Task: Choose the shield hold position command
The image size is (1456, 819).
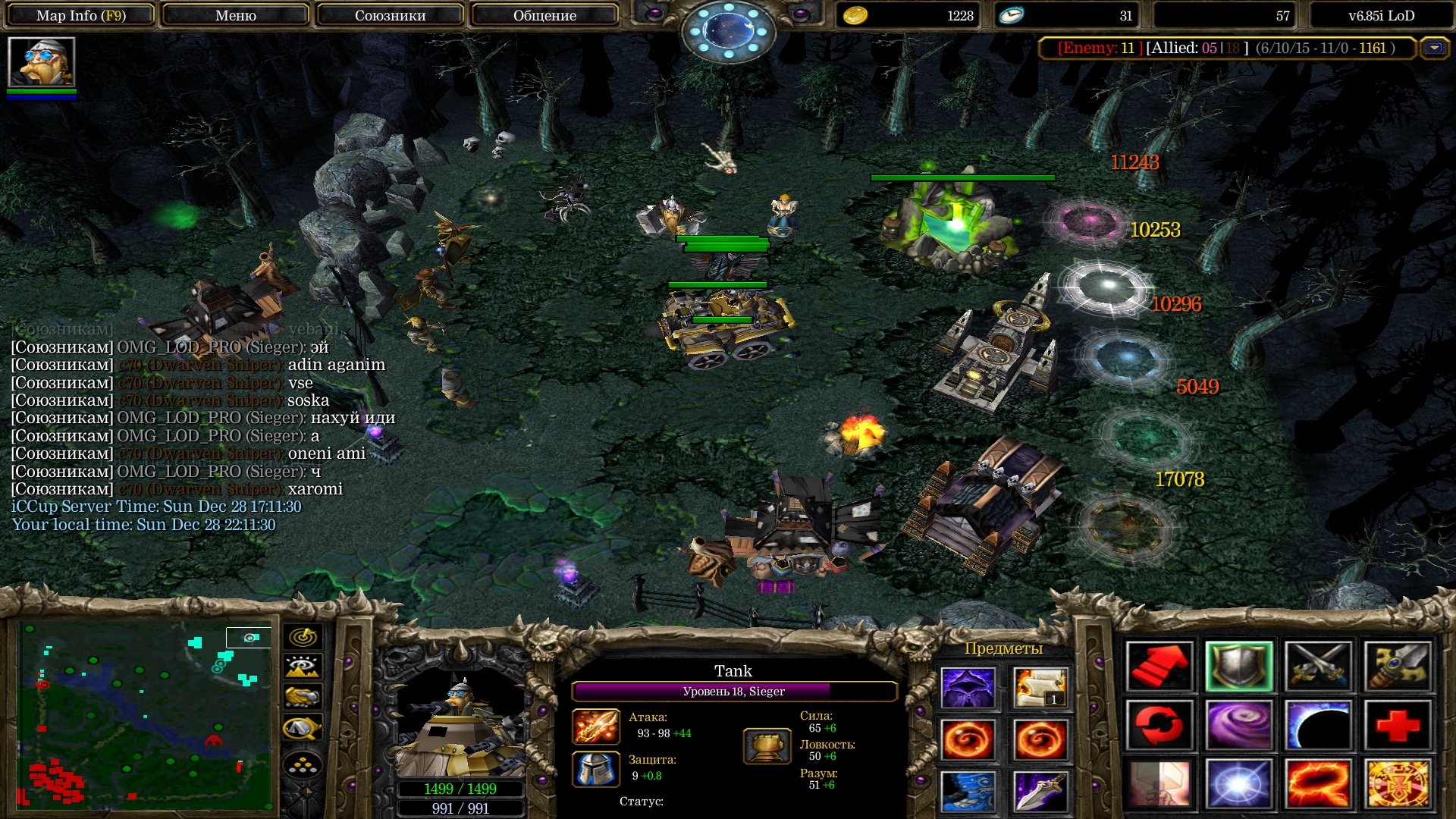Action: [1239, 667]
